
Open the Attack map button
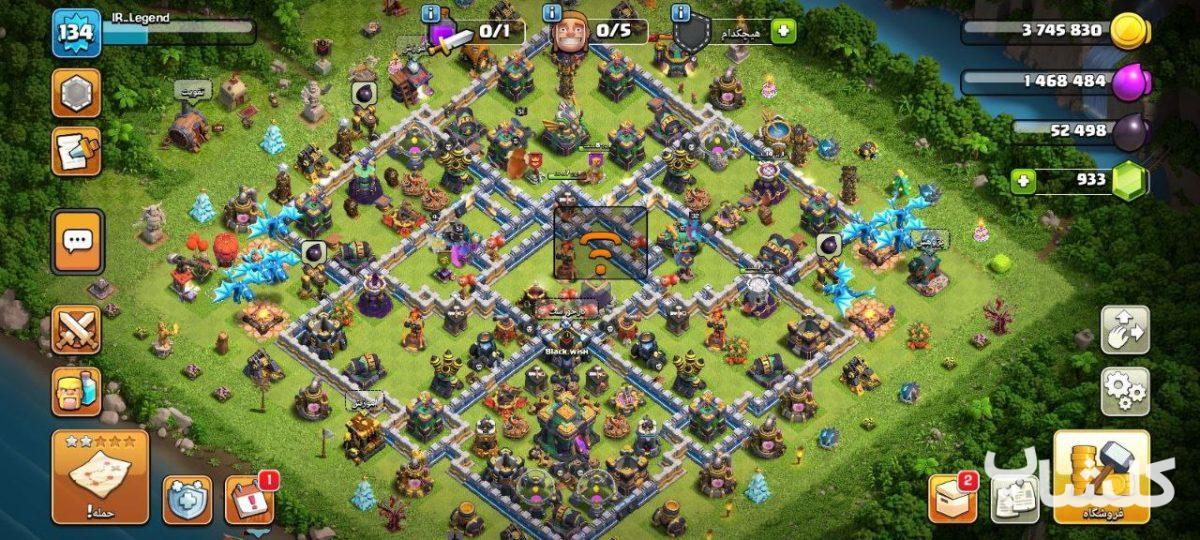pyautogui.click(x=100, y=477)
